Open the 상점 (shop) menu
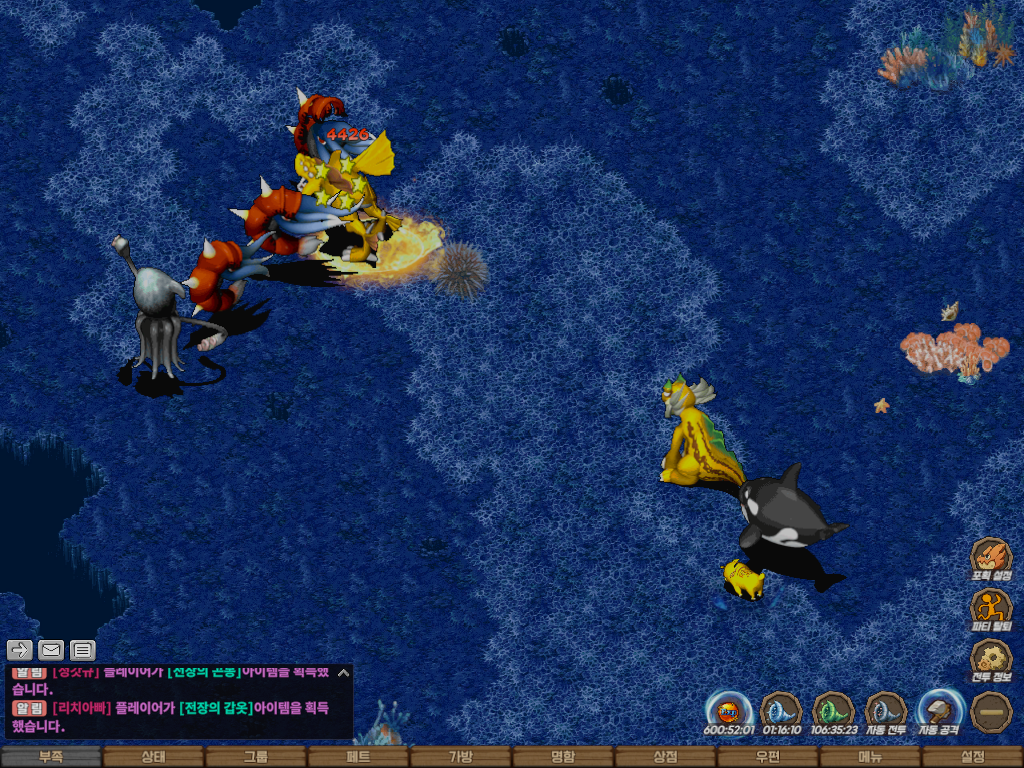Image resolution: width=1024 pixels, height=768 pixels. [x=665, y=757]
